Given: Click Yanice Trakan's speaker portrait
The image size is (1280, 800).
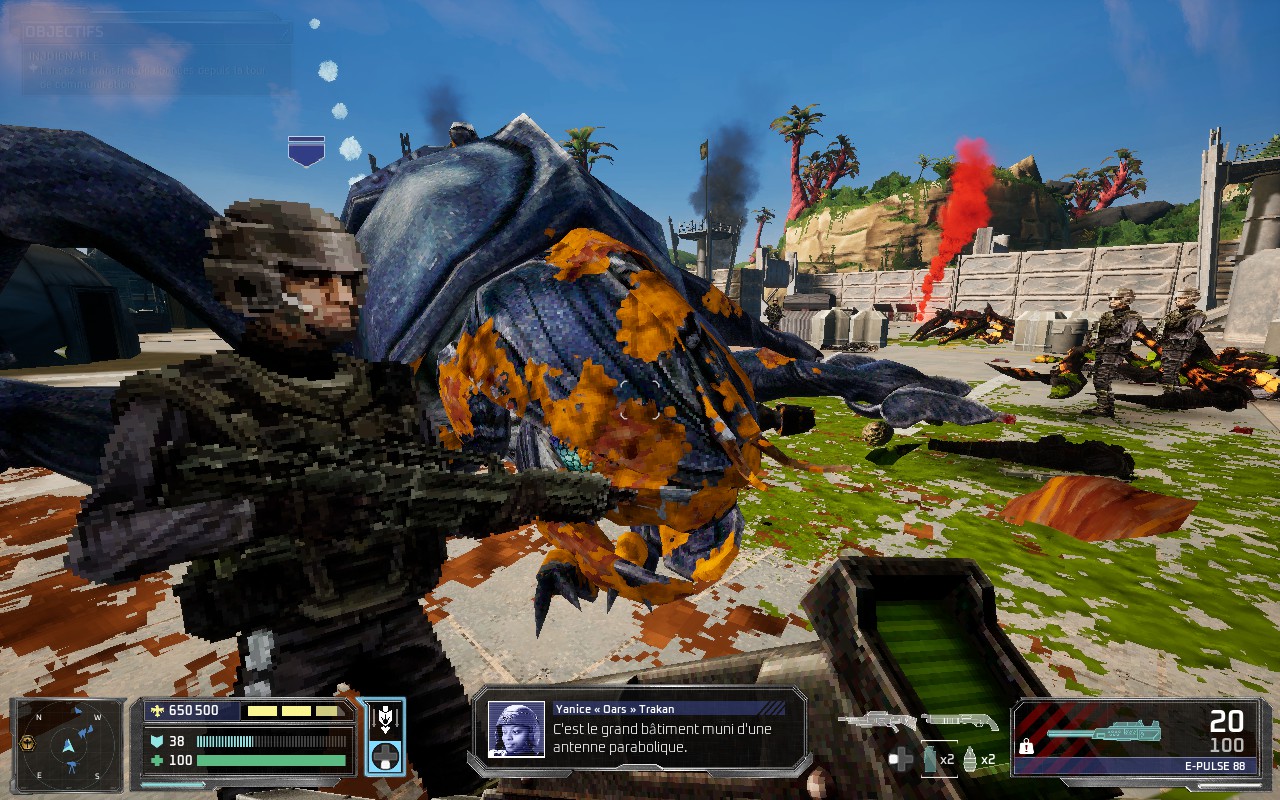Looking at the screenshot, I should coord(516,729).
